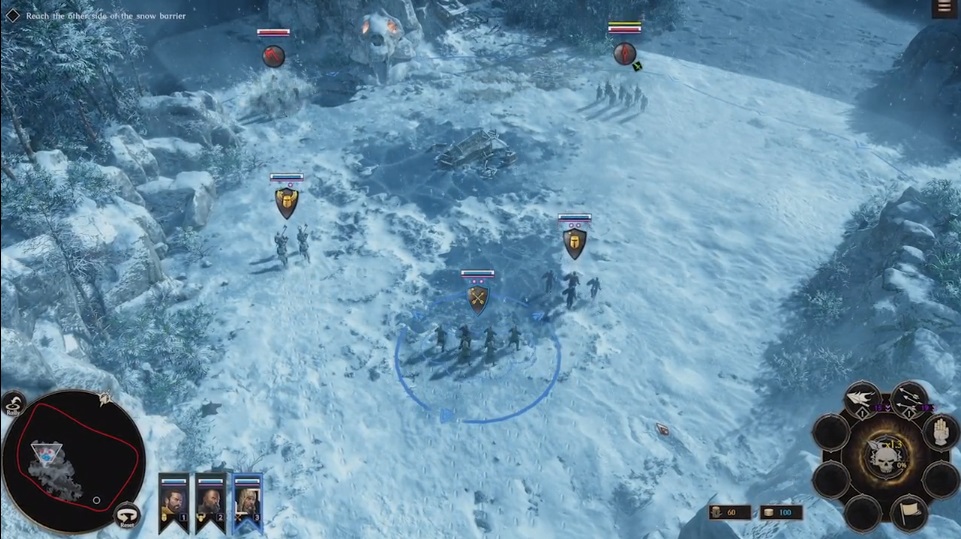Activate the Rally button beside the minimap
The width and height of the screenshot is (961, 539).
15,404
